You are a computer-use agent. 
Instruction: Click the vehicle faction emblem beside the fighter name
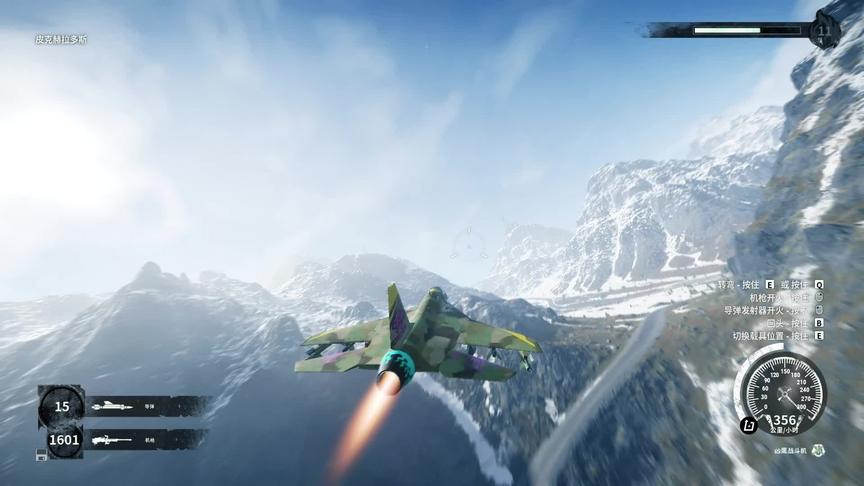[819, 450]
